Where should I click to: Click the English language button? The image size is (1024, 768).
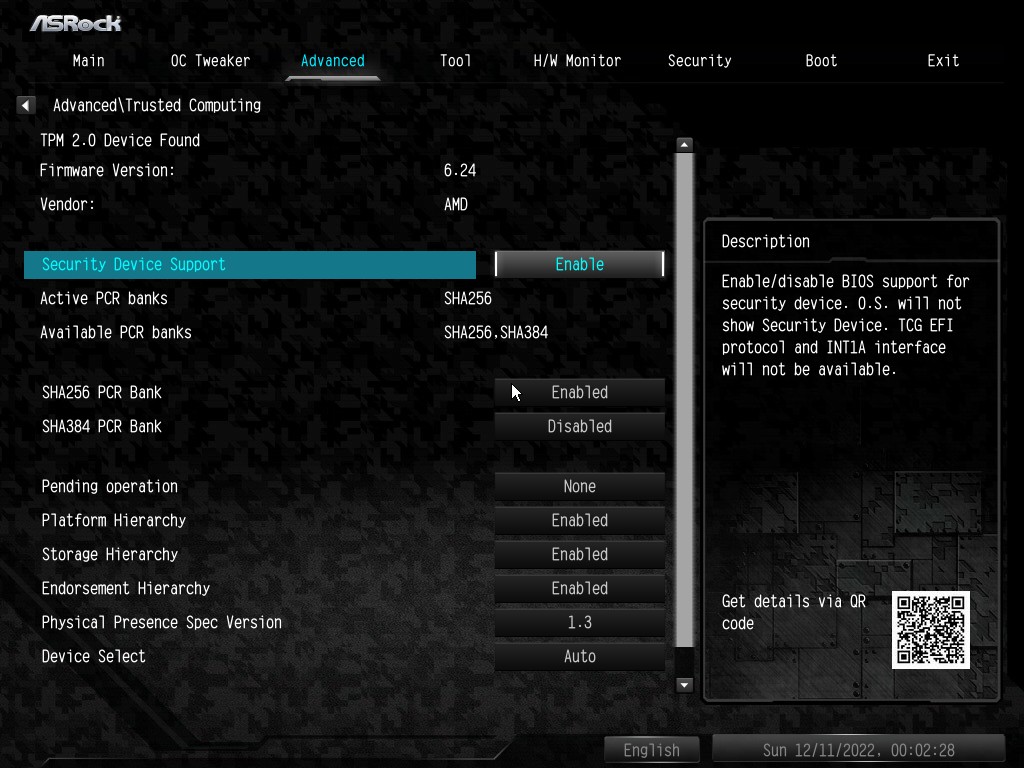click(652, 750)
